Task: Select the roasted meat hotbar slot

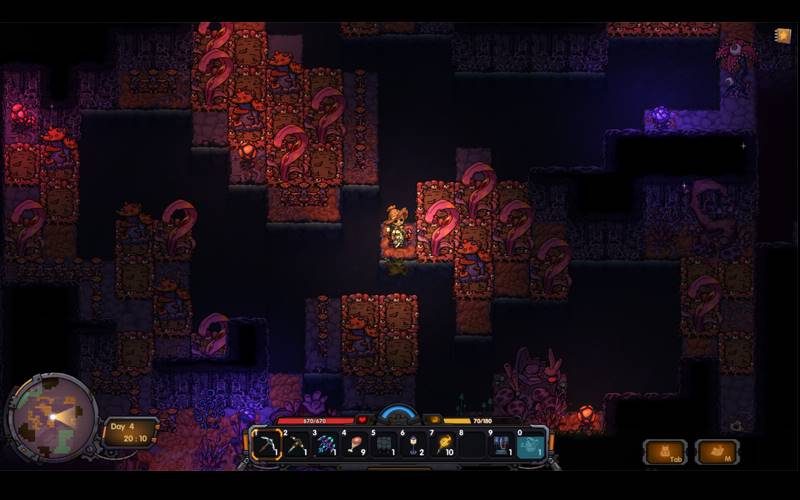Action: click(x=355, y=444)
